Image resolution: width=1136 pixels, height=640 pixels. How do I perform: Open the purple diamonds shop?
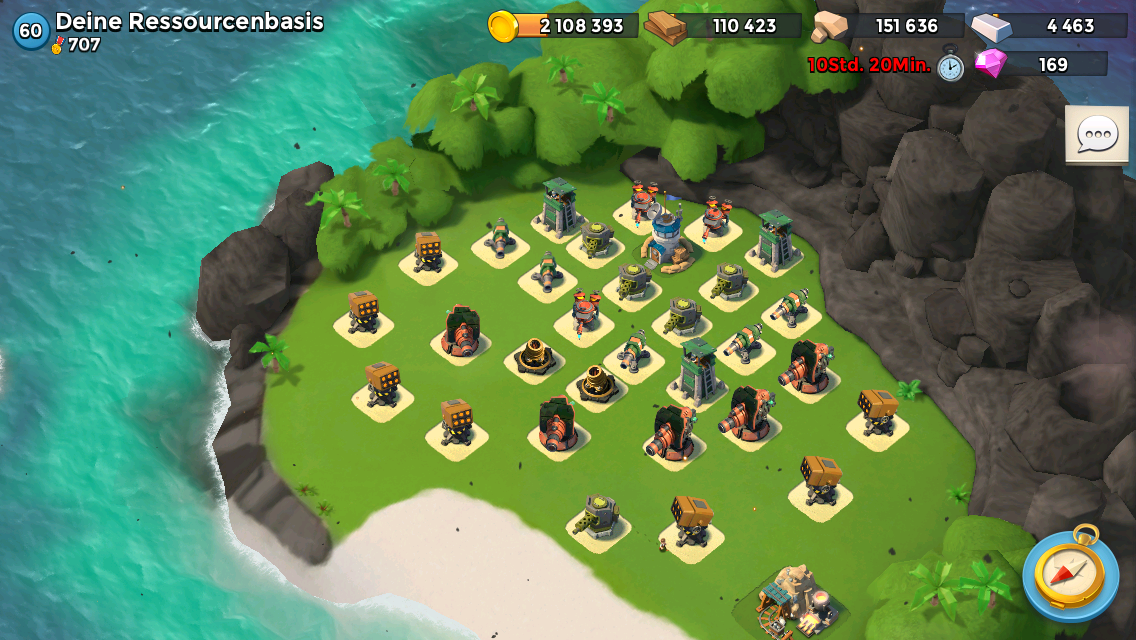click(991, 64)
